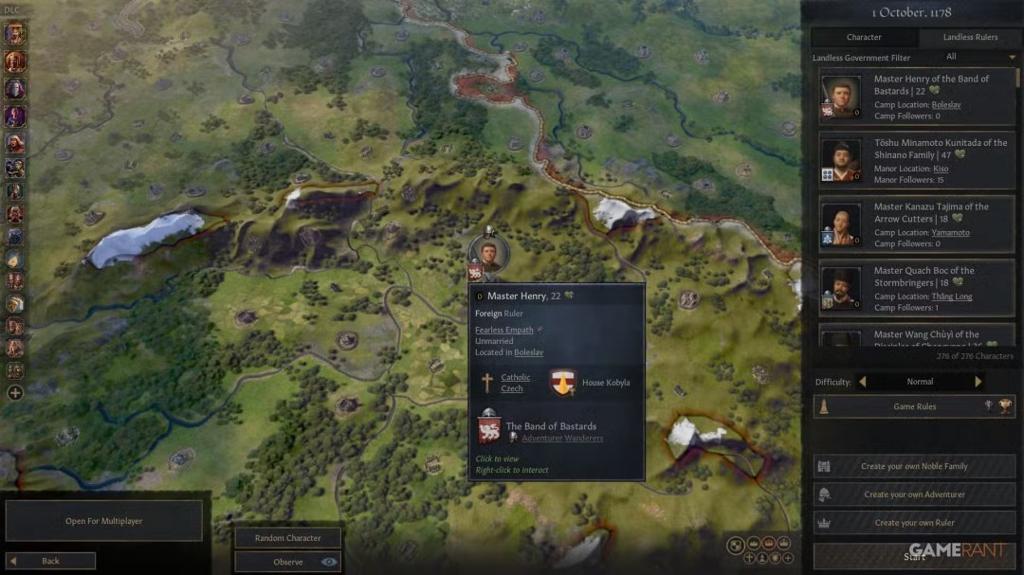Go back to the previous menu
The height and width of the screenshot is (575, 1024).
pyautogui.click(x=51, y=561)
